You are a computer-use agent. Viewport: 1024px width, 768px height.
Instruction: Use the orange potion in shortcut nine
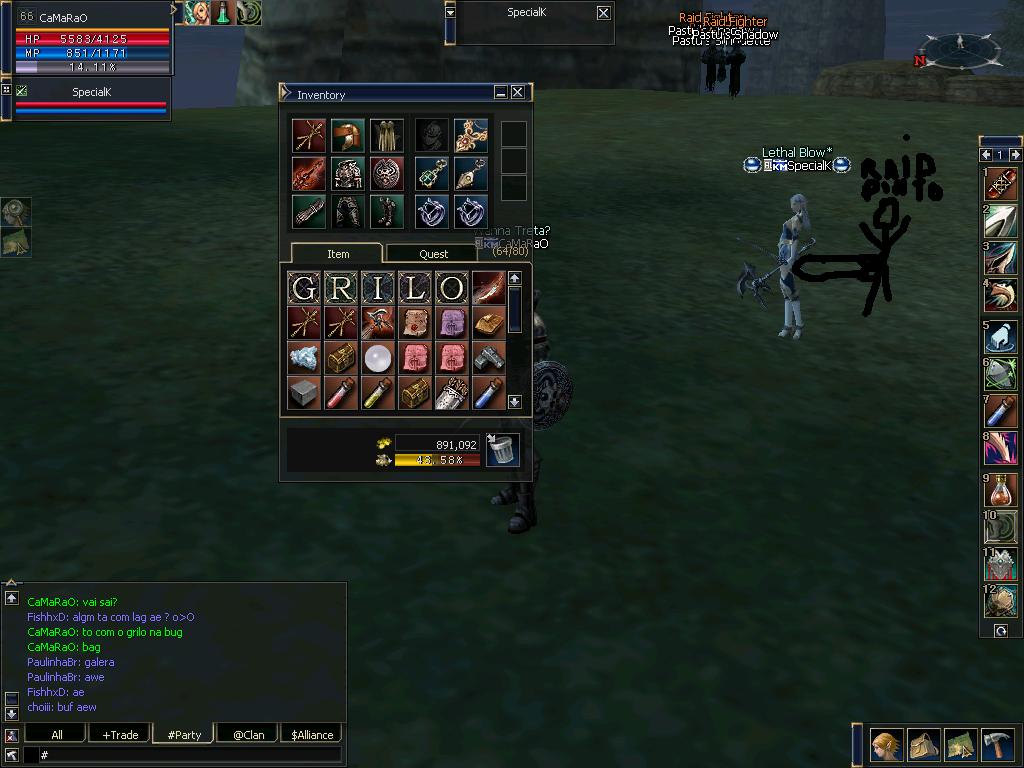[1000, 489]
